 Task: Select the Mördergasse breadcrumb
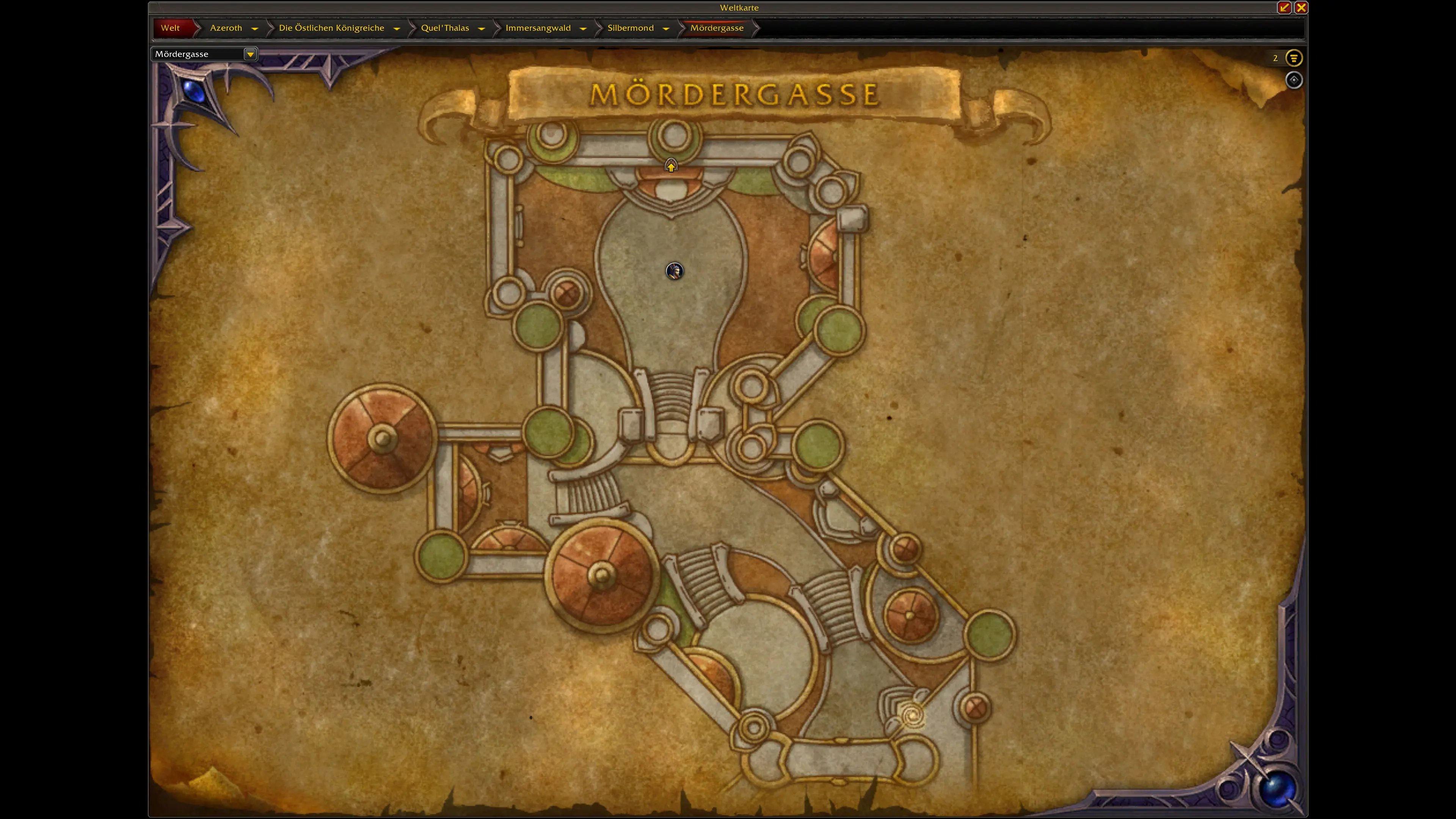click(717, 28)
